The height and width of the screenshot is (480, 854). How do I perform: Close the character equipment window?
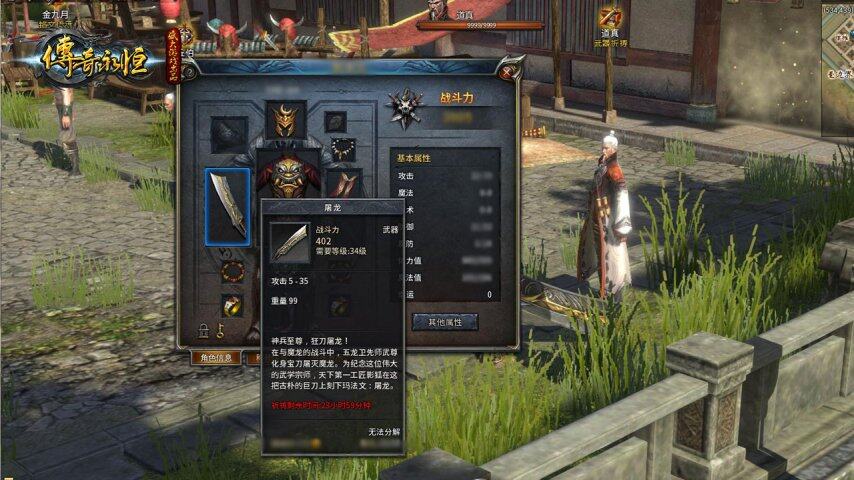pos(508,72)
